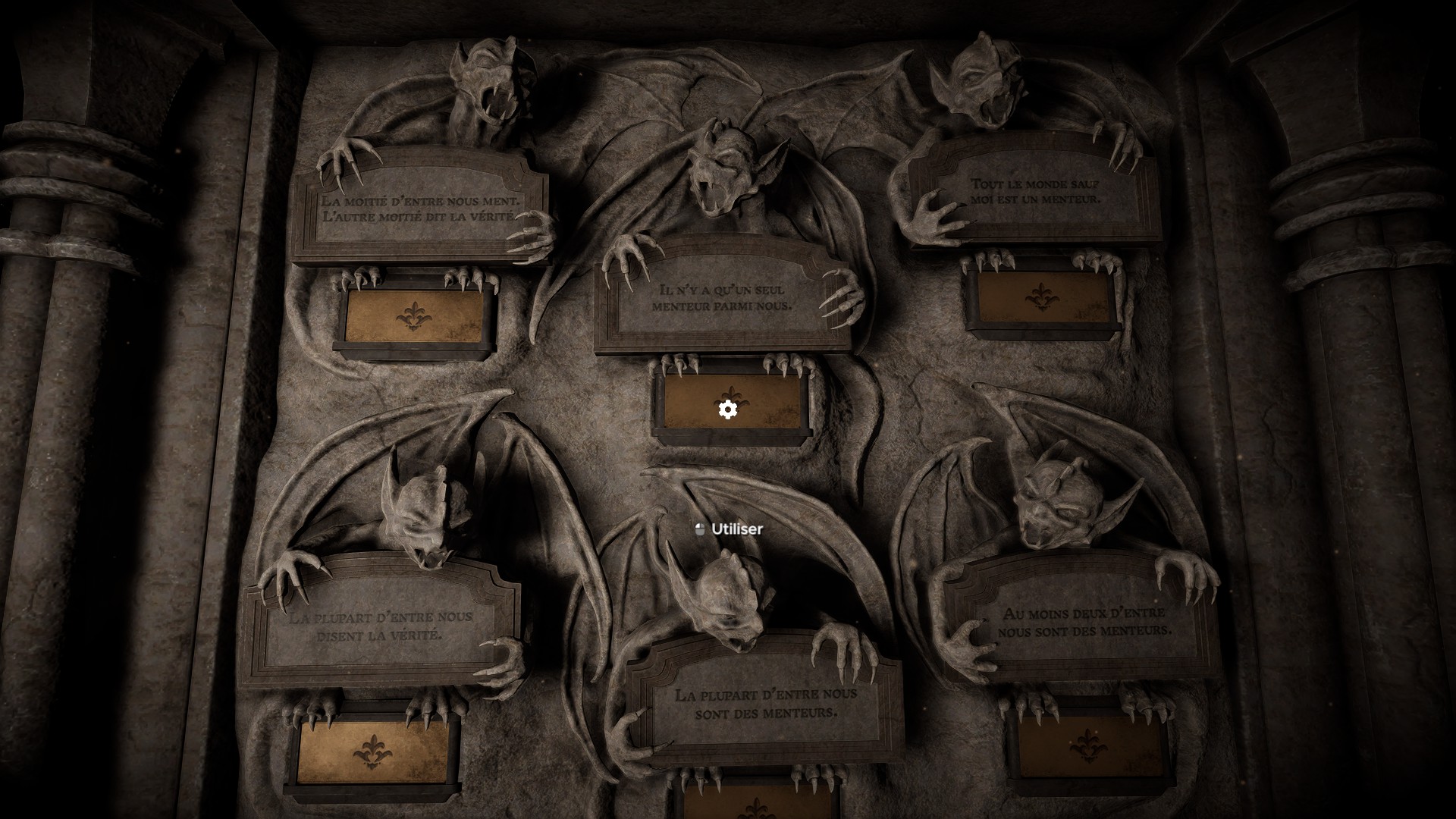
Task: Push the gold button under "La moitié d'entre nous ment" plaque
Action: [413, 315]
